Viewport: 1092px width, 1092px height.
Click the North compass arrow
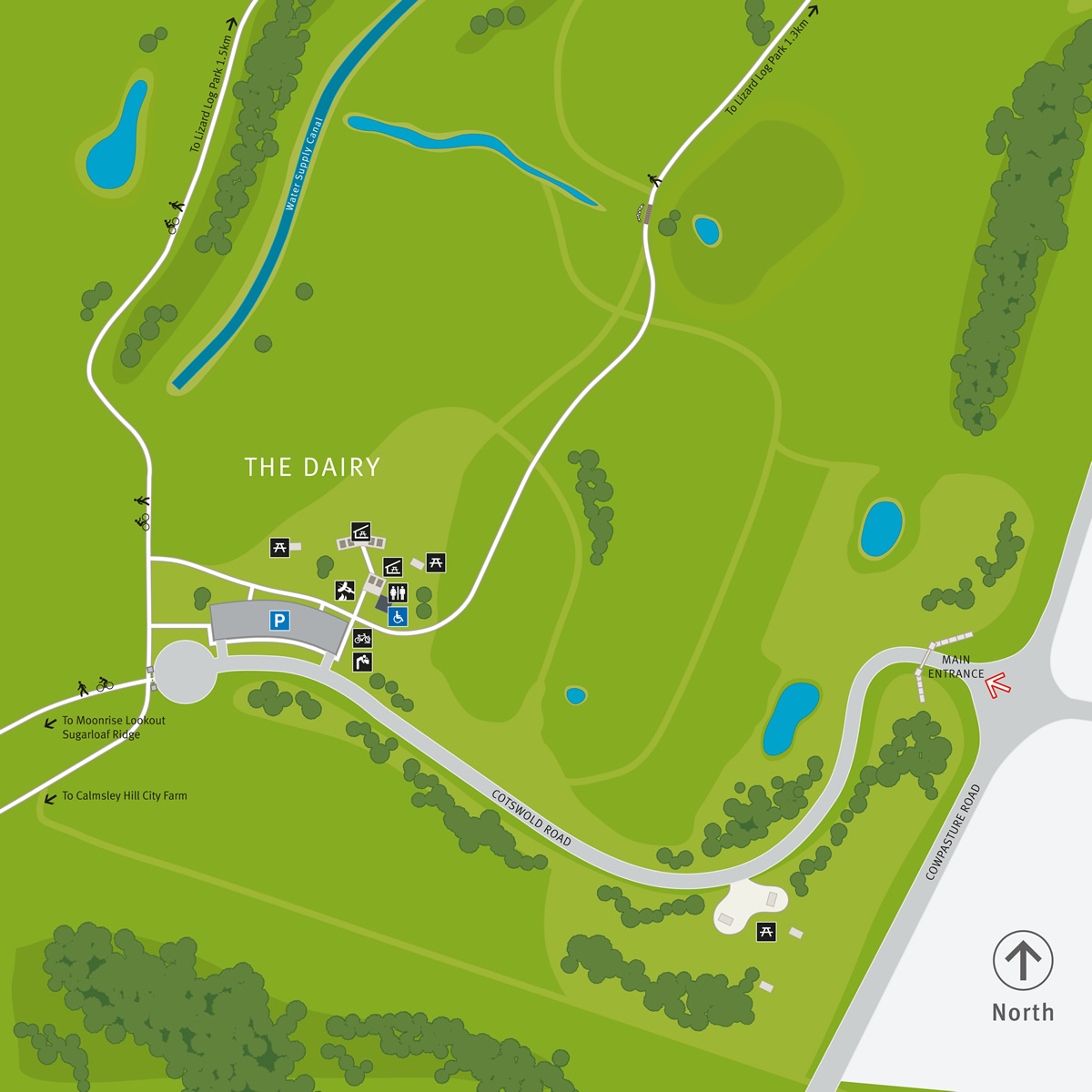click(1023, 960)
